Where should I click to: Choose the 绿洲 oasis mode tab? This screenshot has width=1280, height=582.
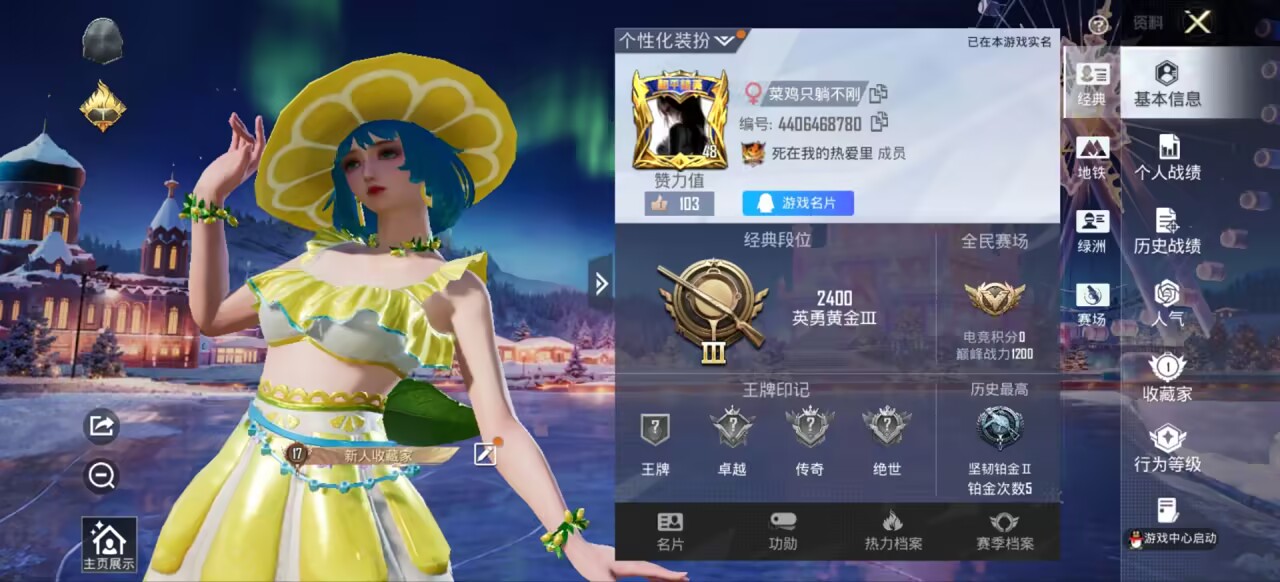tap(1092, 232)
